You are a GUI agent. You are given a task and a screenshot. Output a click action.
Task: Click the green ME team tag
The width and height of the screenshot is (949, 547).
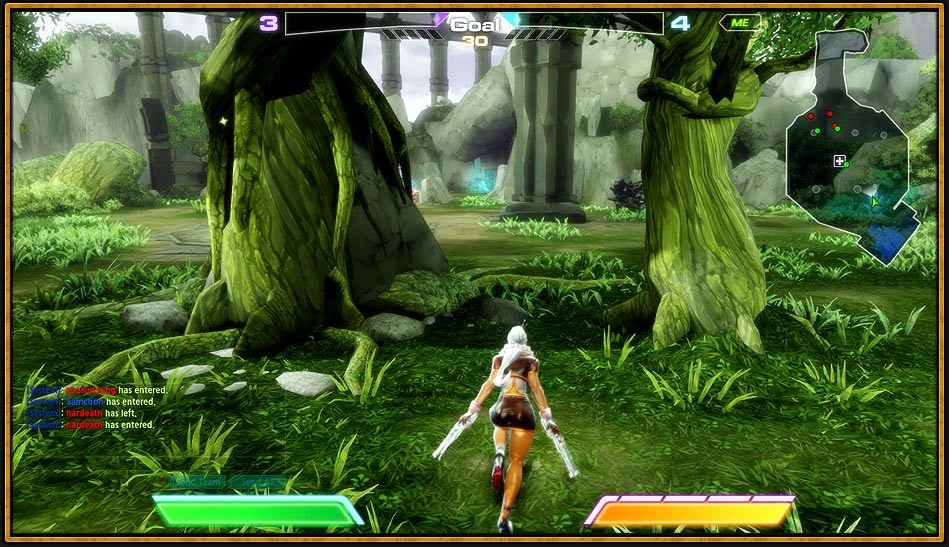point(739,22)
